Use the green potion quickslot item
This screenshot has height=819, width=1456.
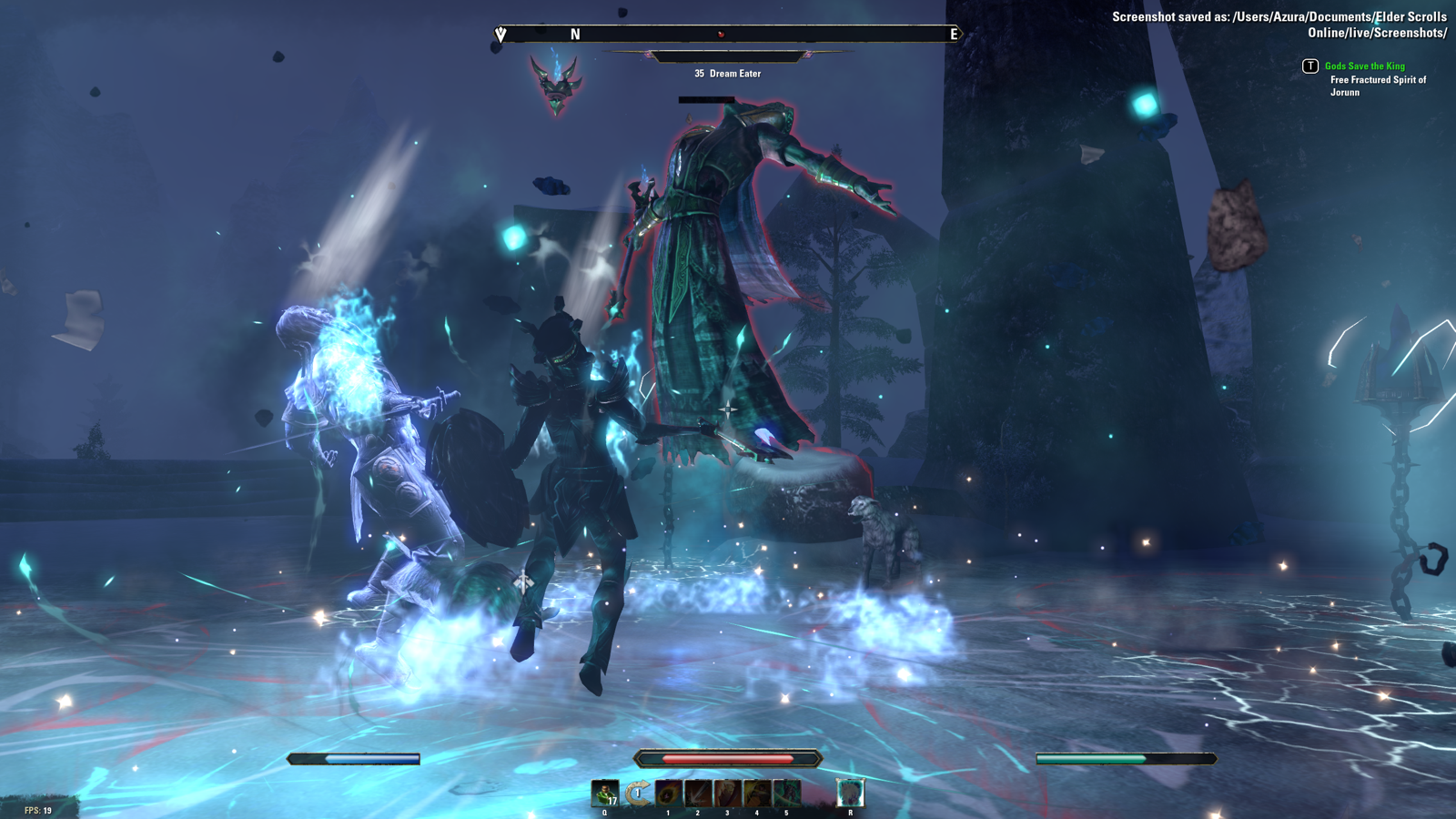point(604,794)
